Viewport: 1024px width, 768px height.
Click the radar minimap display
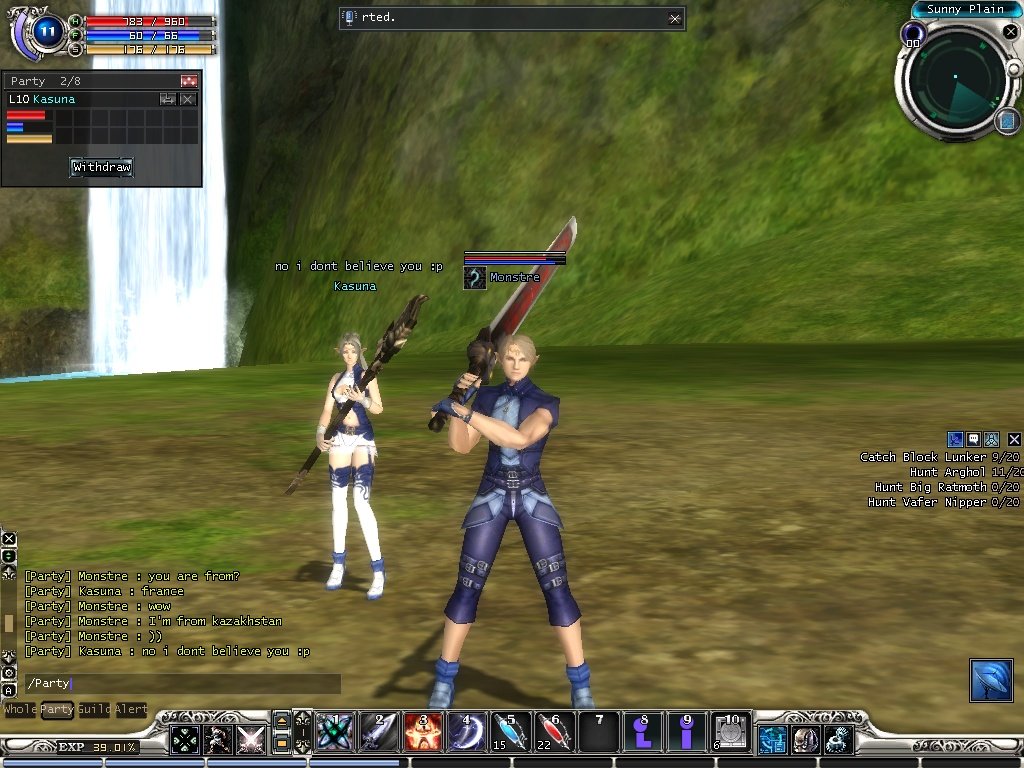[955, 84]
